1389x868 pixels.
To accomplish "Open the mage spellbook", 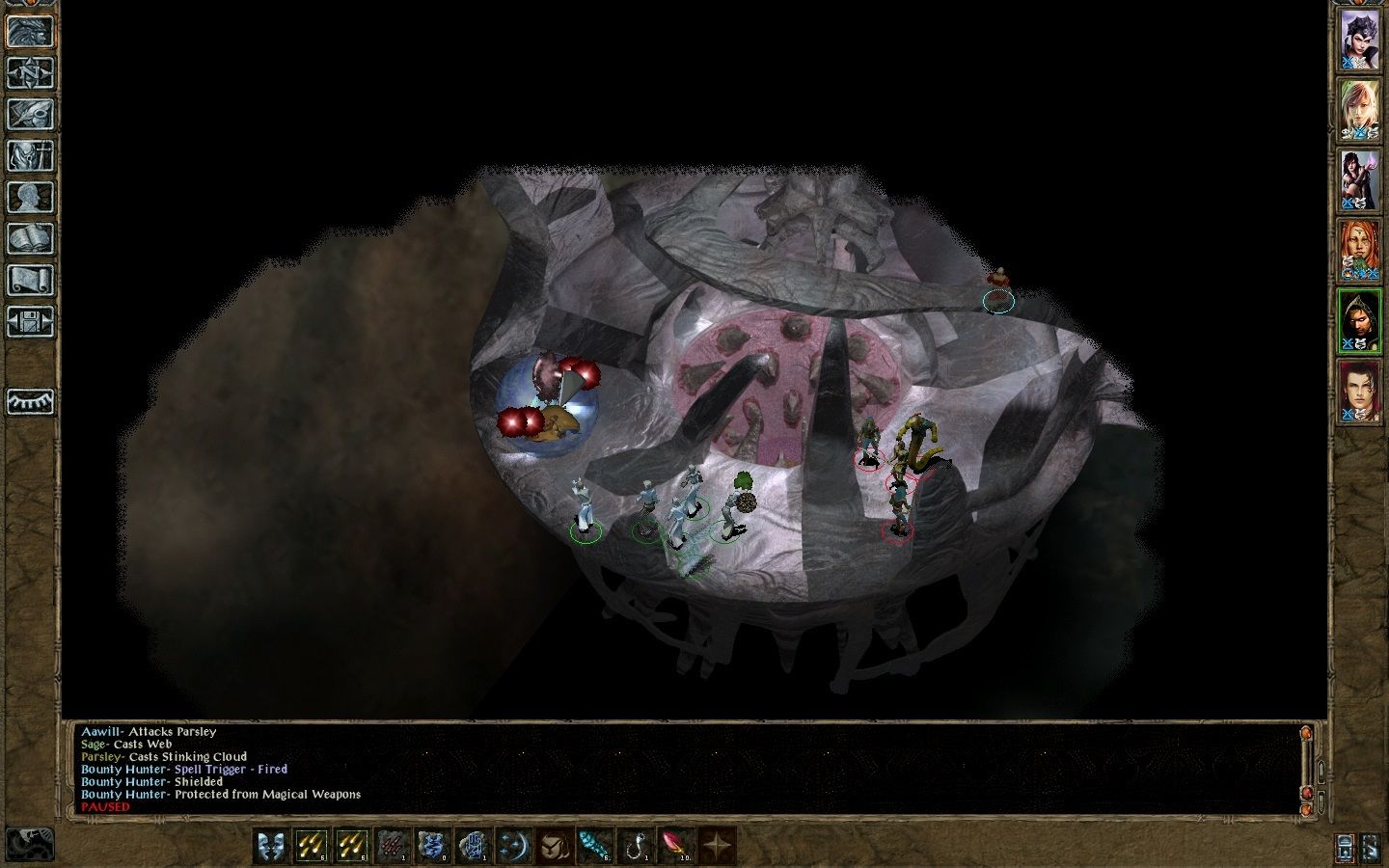I will pyautogui.click(x=30, y=239).
